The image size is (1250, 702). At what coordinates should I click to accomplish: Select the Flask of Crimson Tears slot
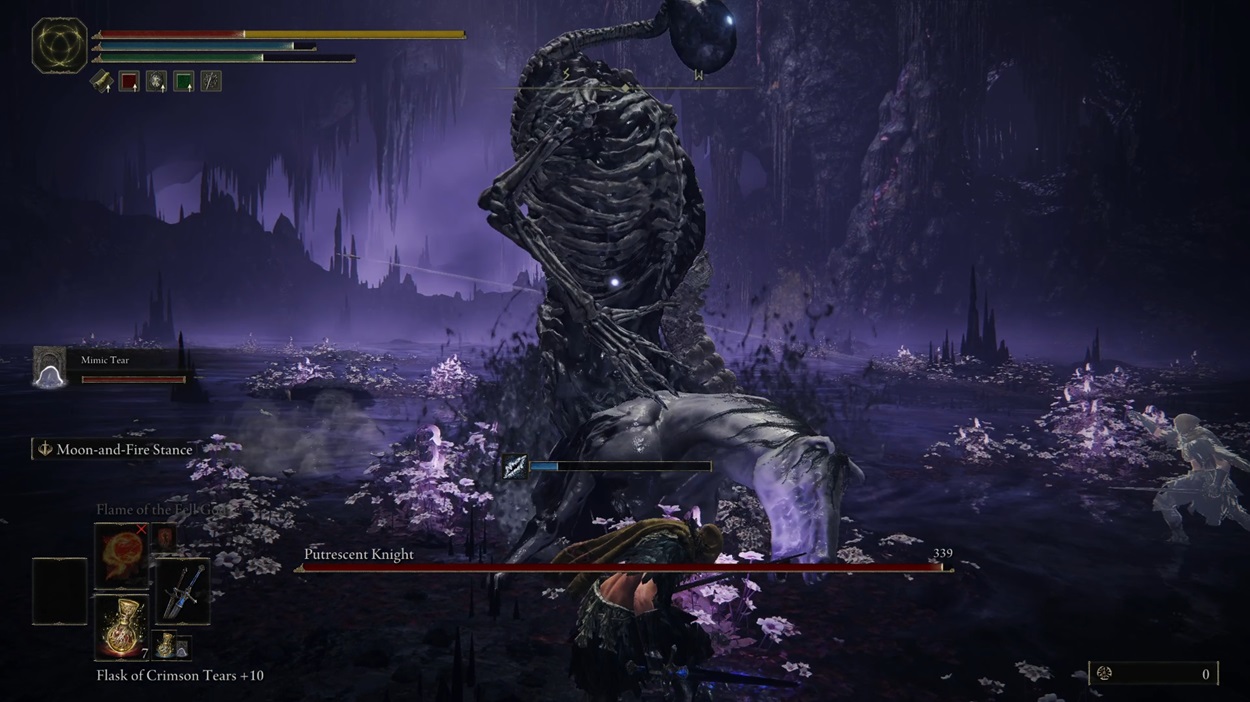tap(121, 627)
